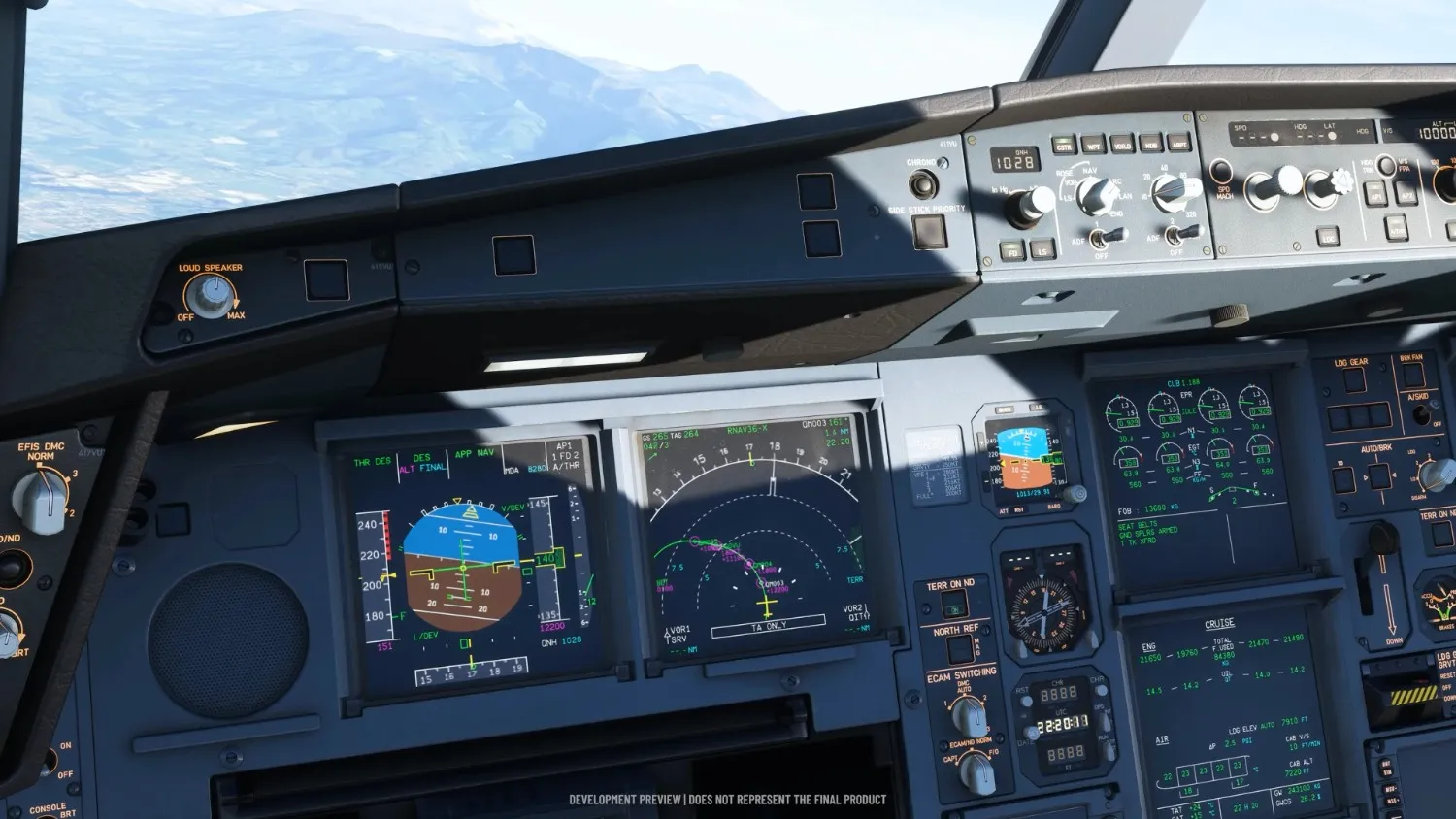Toggle the NDB display button

(x=1151, y=144)
